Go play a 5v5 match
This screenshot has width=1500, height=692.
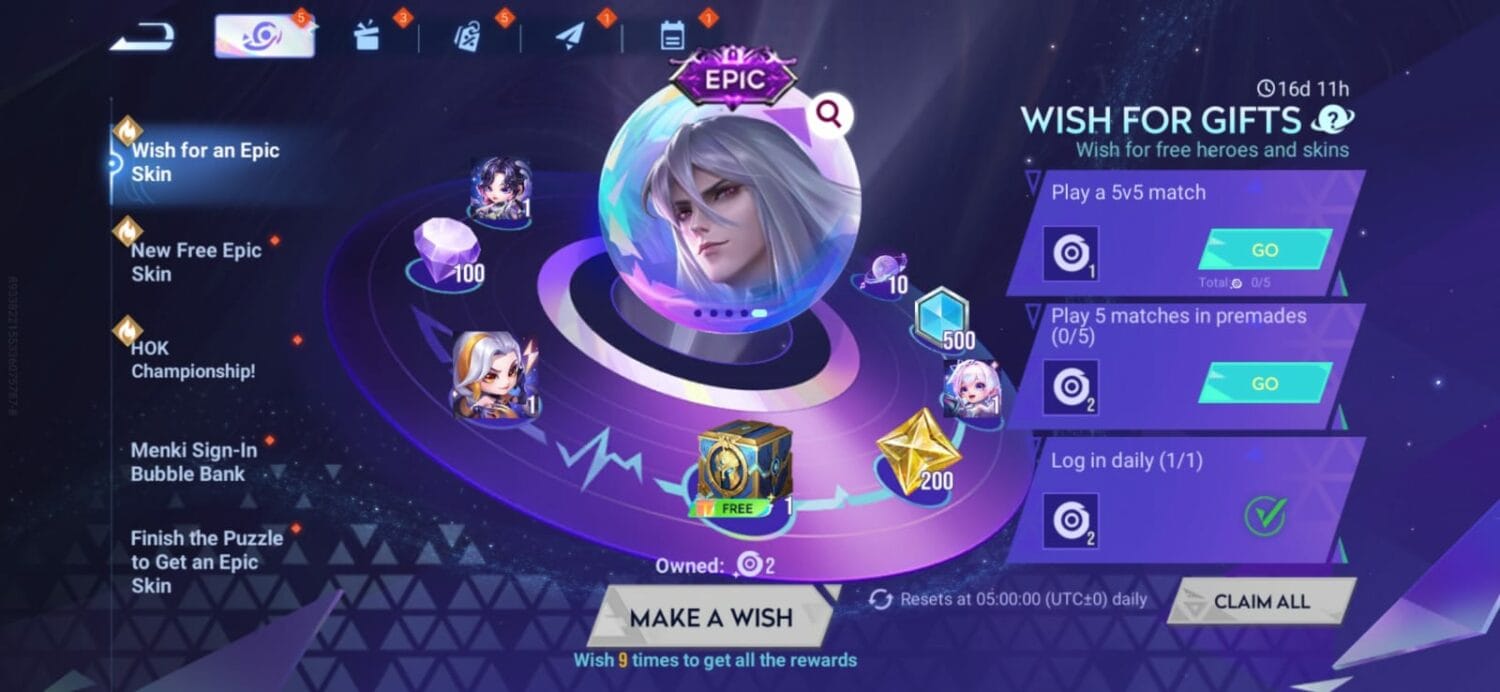click(x=1264, y=250)
